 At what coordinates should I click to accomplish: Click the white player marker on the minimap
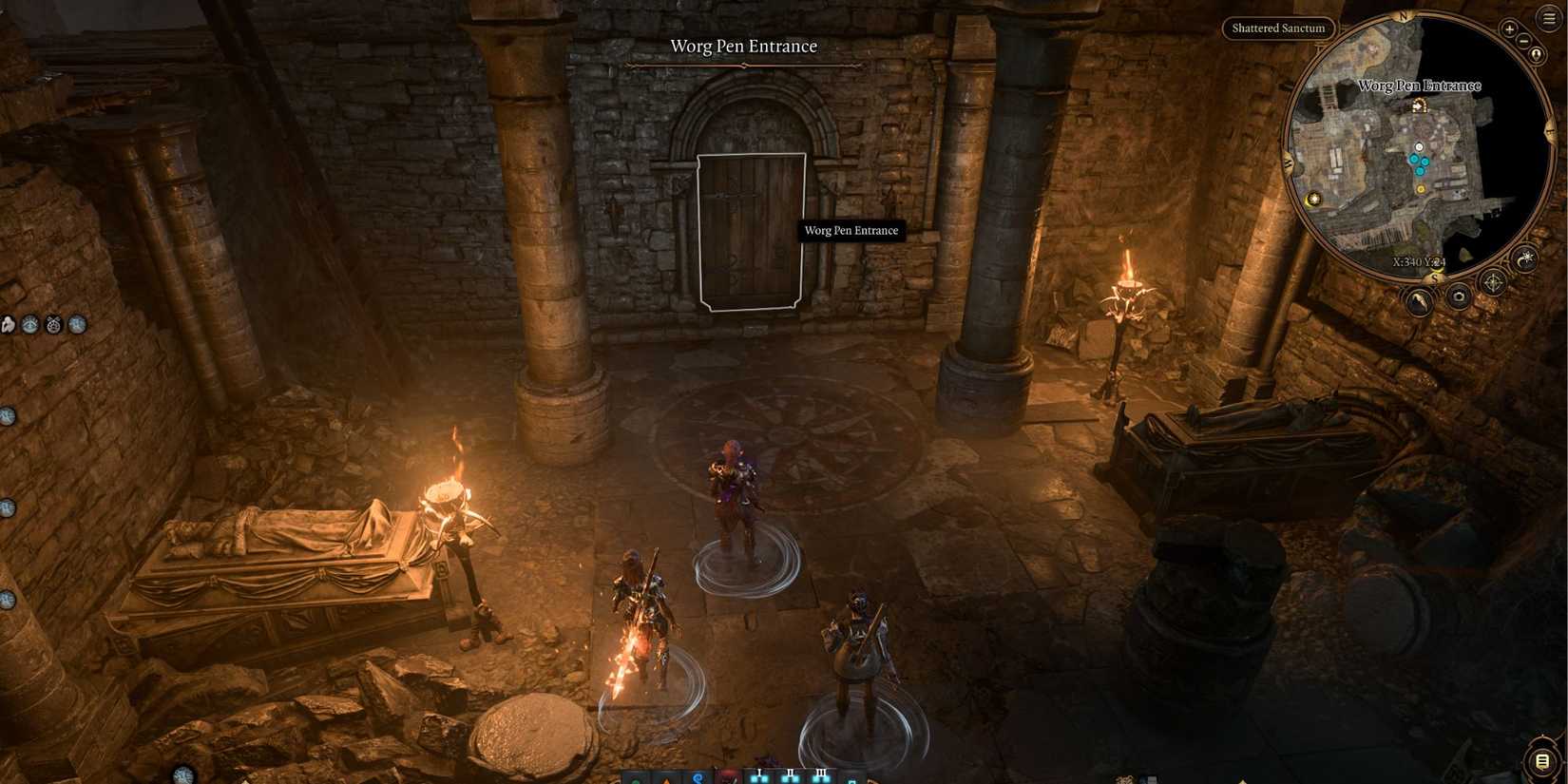coord(1419,148)
